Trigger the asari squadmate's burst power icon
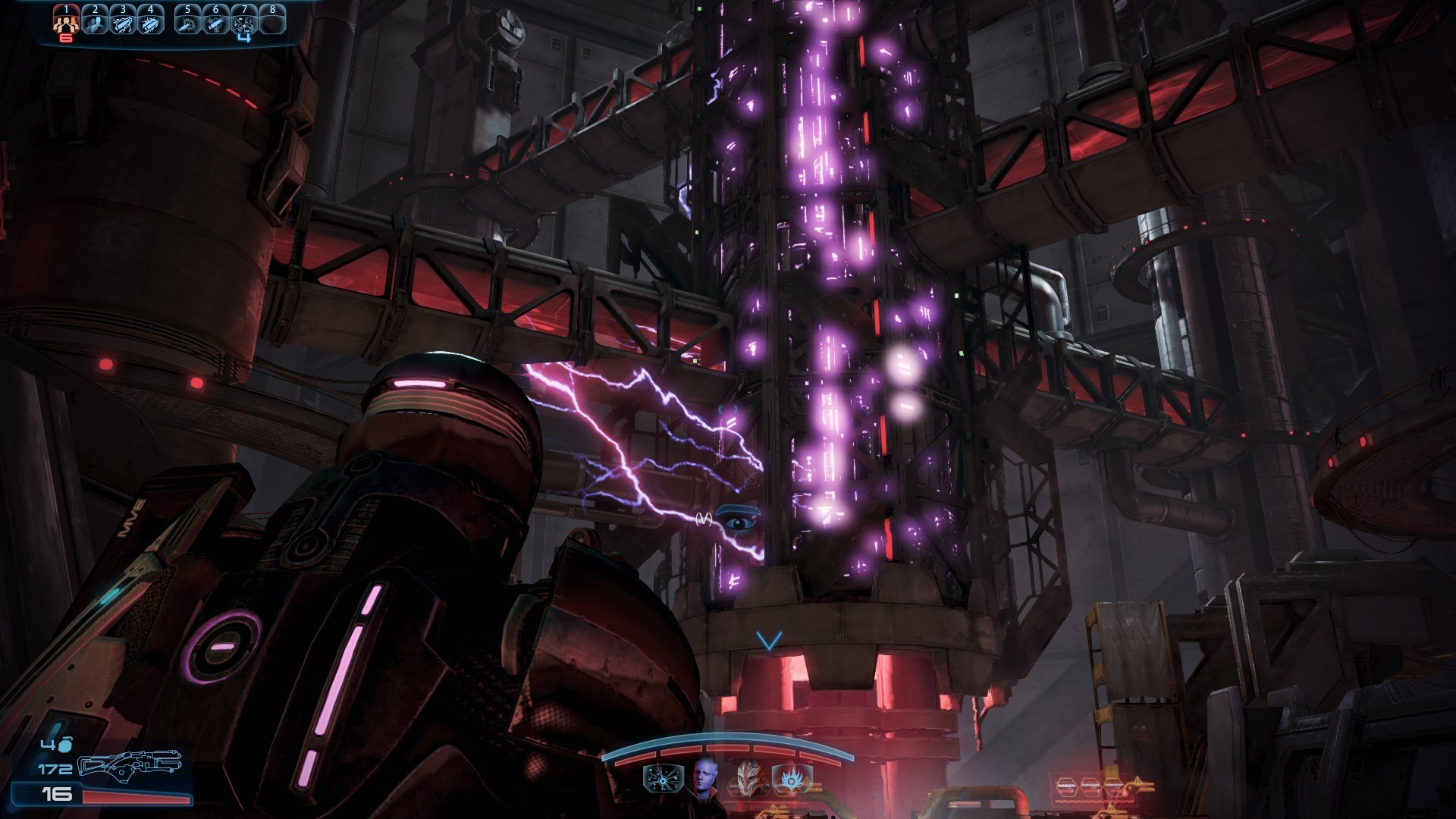1456x819 pixels. point(662,778)
